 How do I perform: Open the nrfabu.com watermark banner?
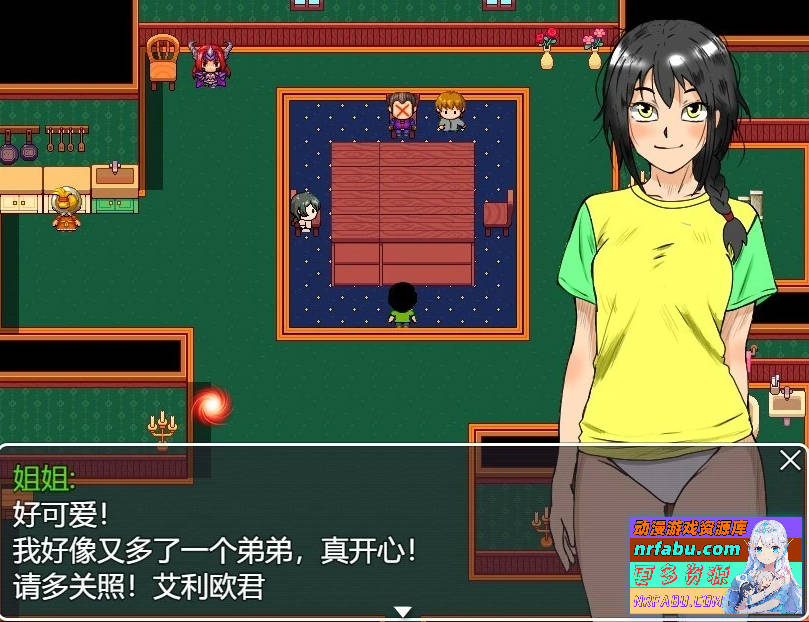(714, 565)
